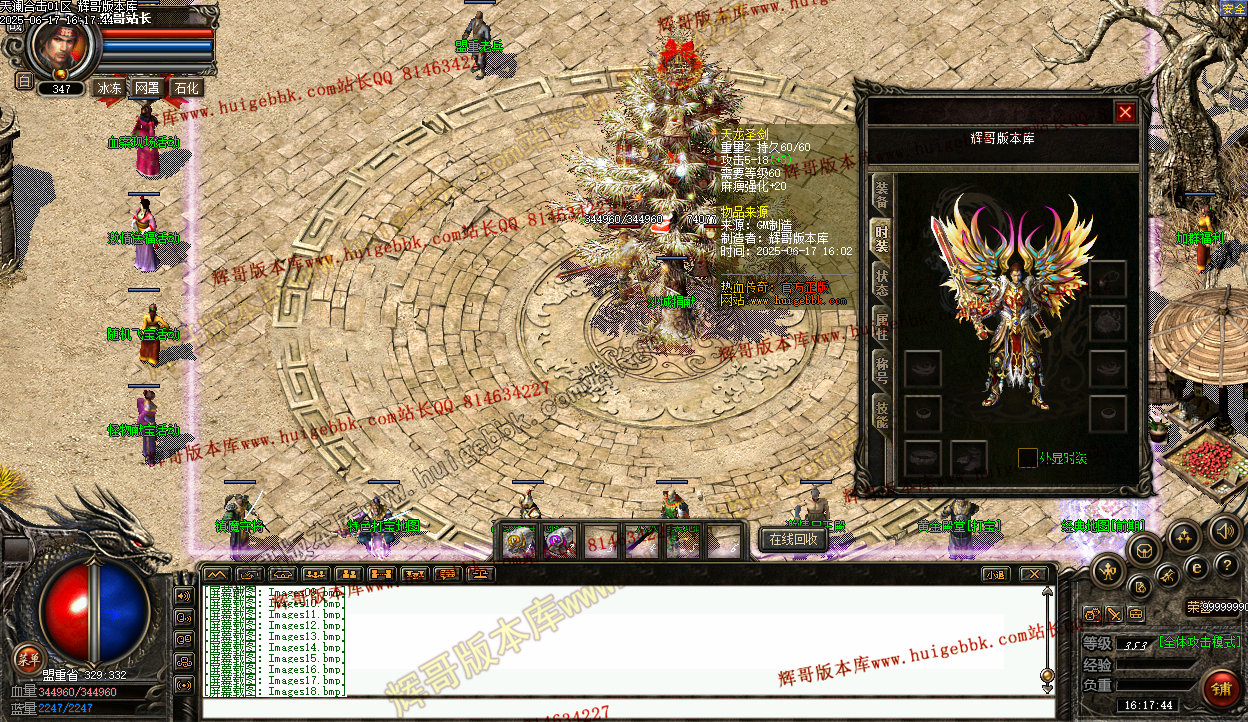Open the character sheet warrior icon

click(1108, 572)
